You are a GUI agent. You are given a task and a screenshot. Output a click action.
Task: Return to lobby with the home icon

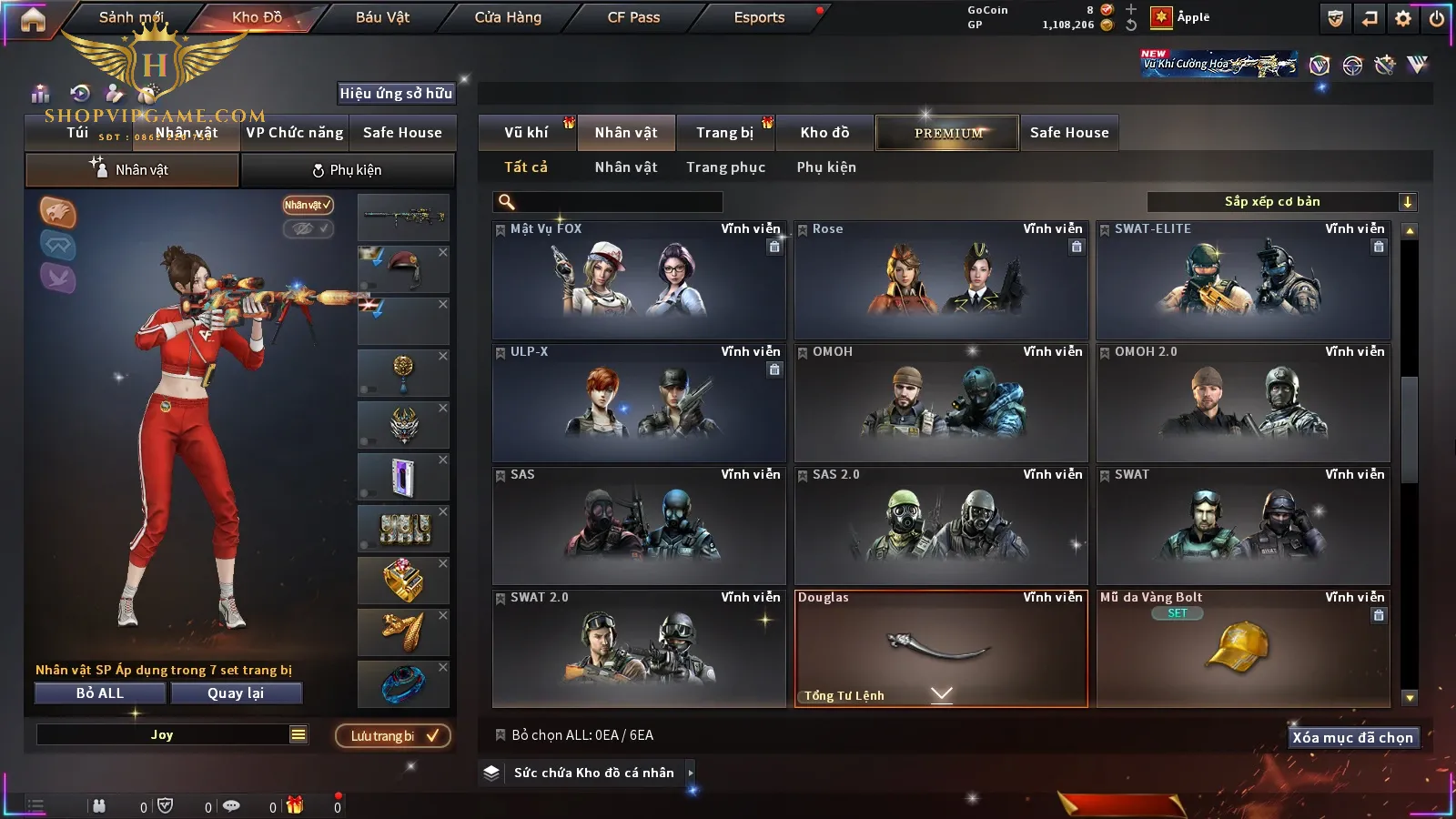click(33, 19)
